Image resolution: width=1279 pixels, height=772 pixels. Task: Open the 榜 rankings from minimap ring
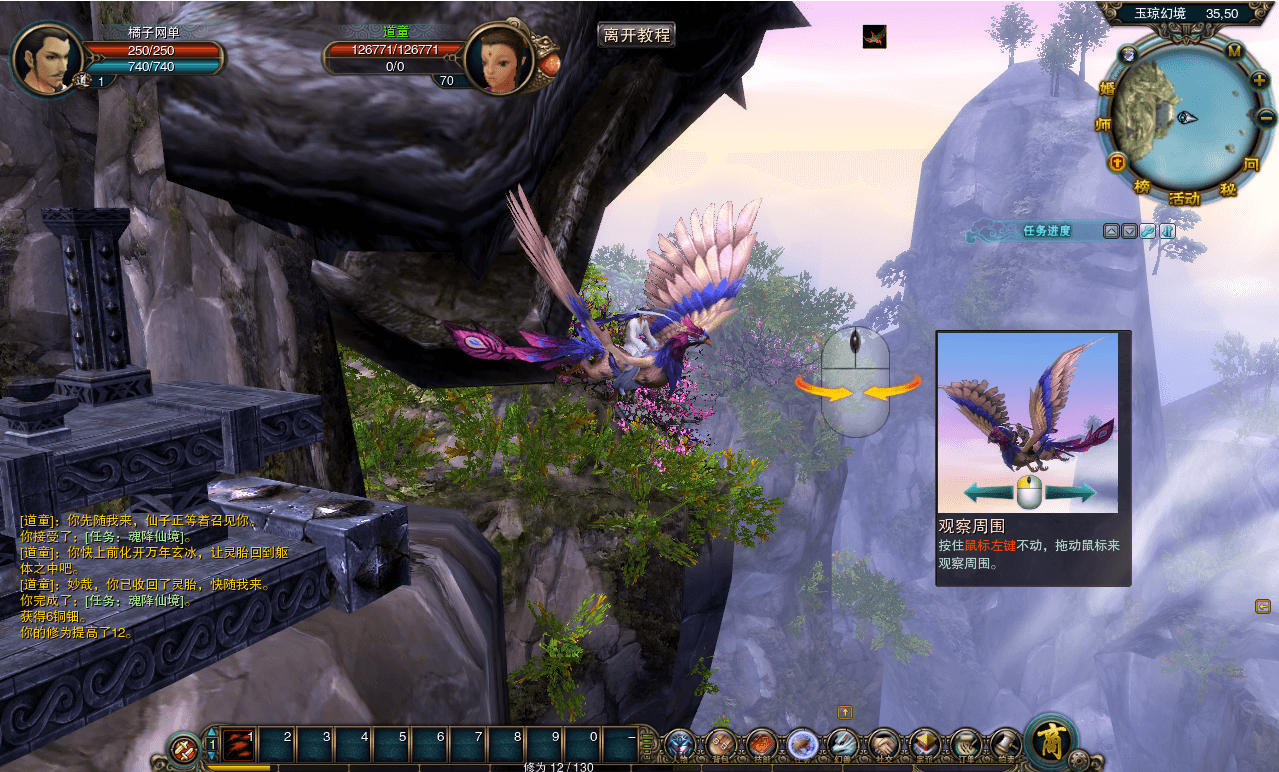click(1142, 187)
